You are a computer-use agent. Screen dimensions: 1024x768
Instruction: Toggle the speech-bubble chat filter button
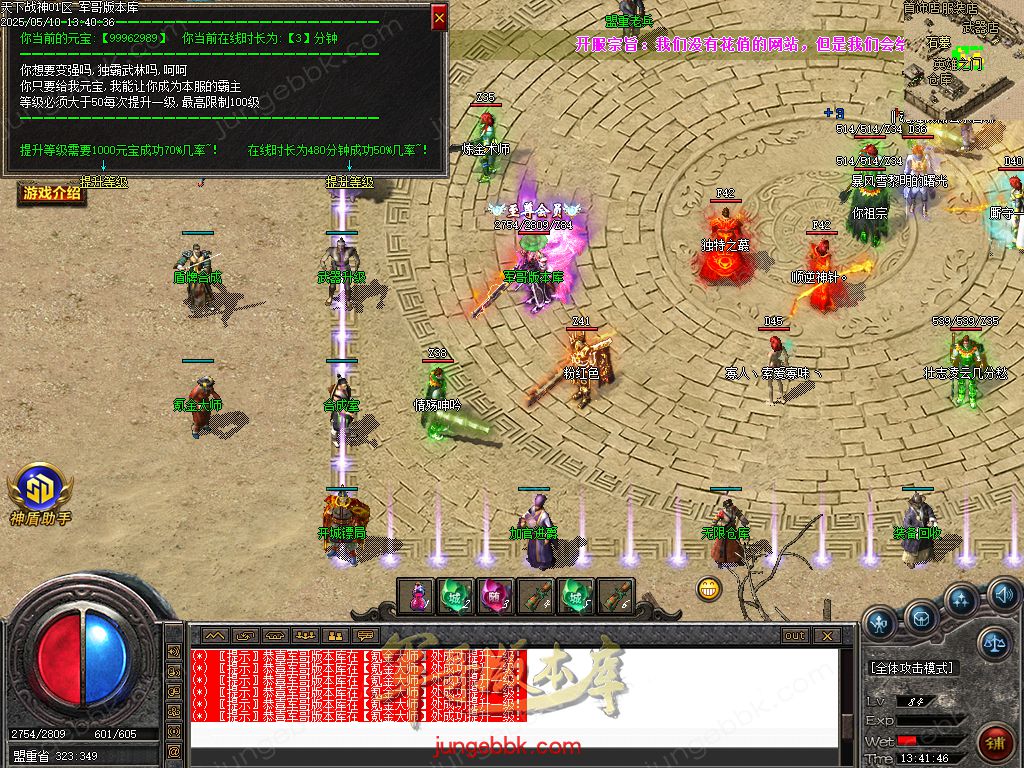click(x=366, y=635)
